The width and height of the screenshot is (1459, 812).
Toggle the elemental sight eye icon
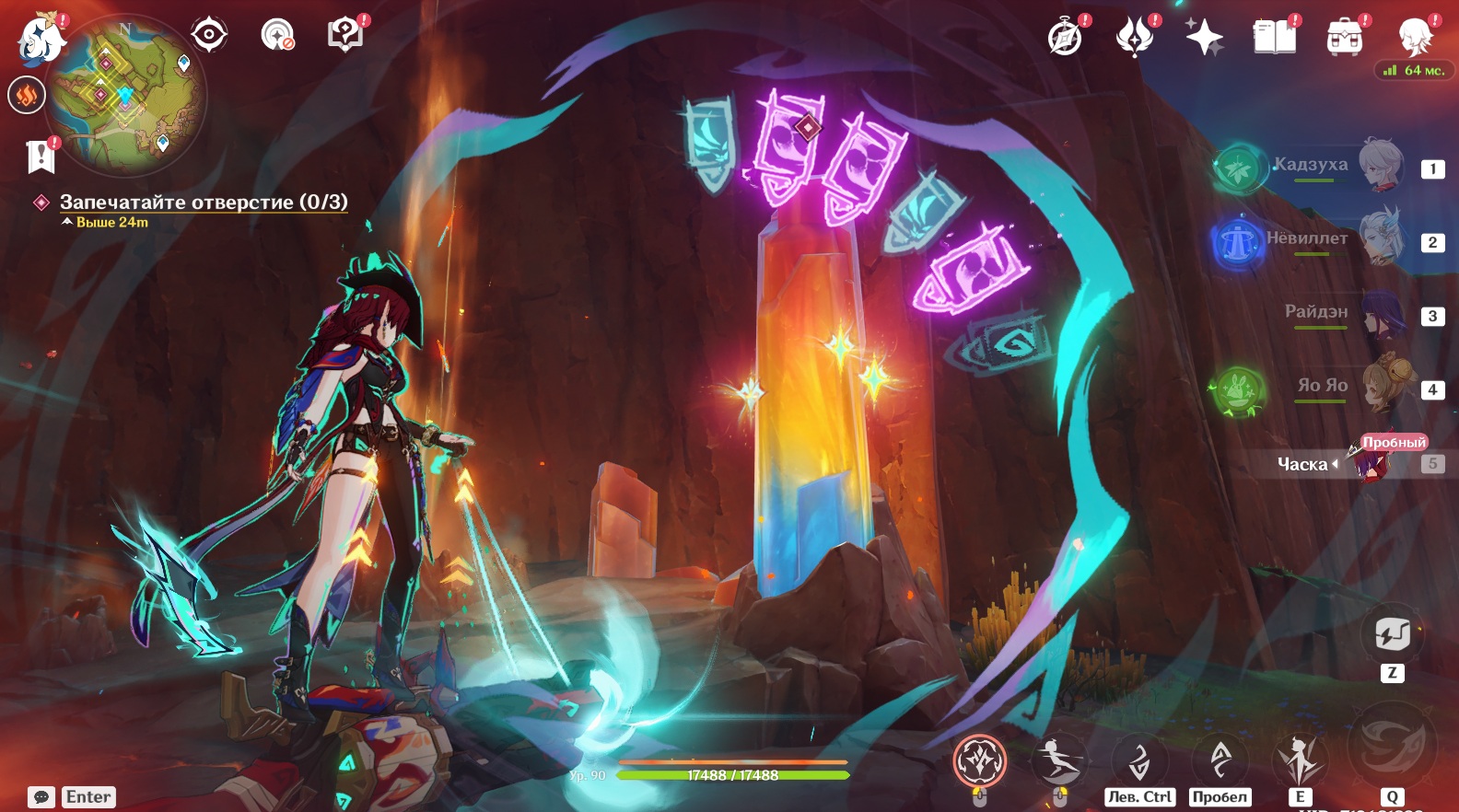pos(209,35)
